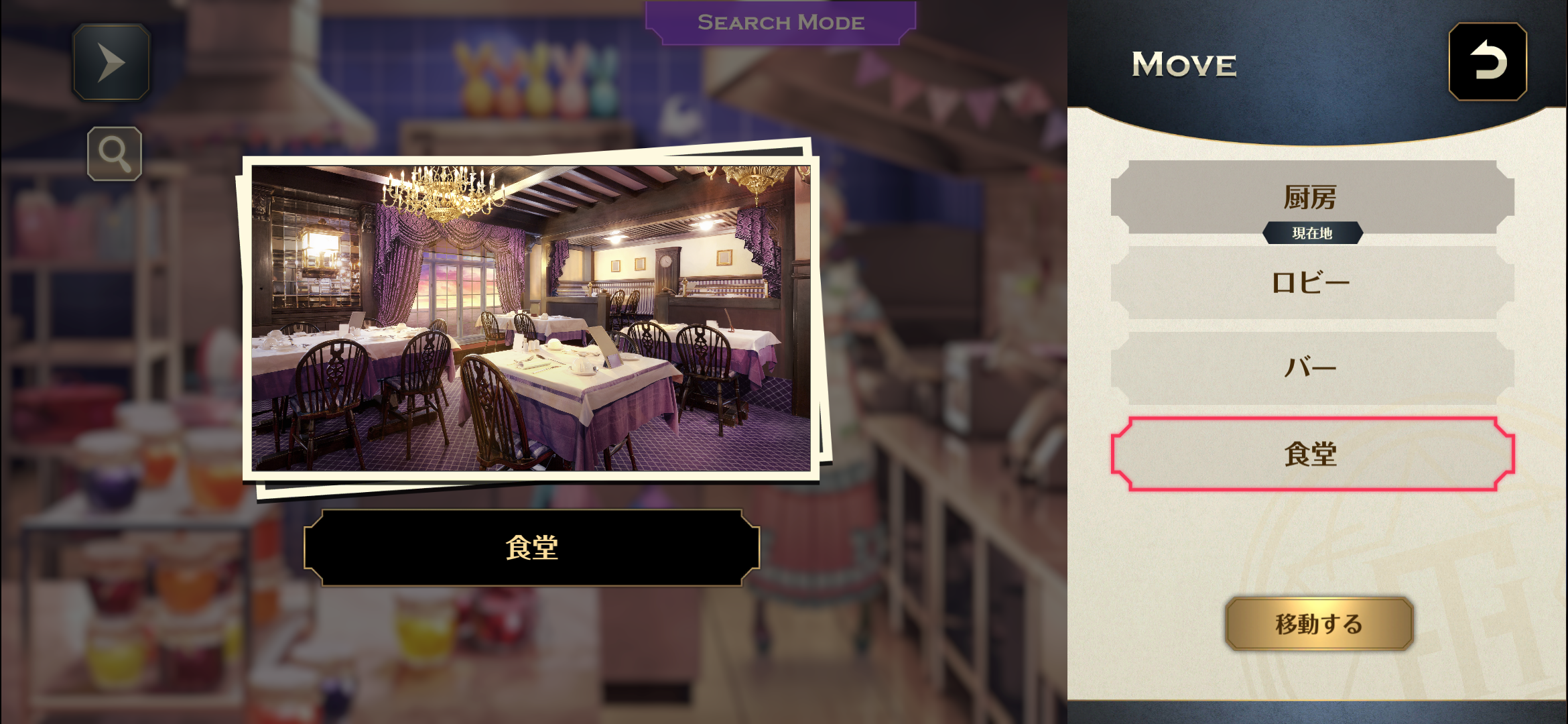Confirm with the 移動する button
The height and width of the screenshot is (724, 1568).
point(1319,623)
